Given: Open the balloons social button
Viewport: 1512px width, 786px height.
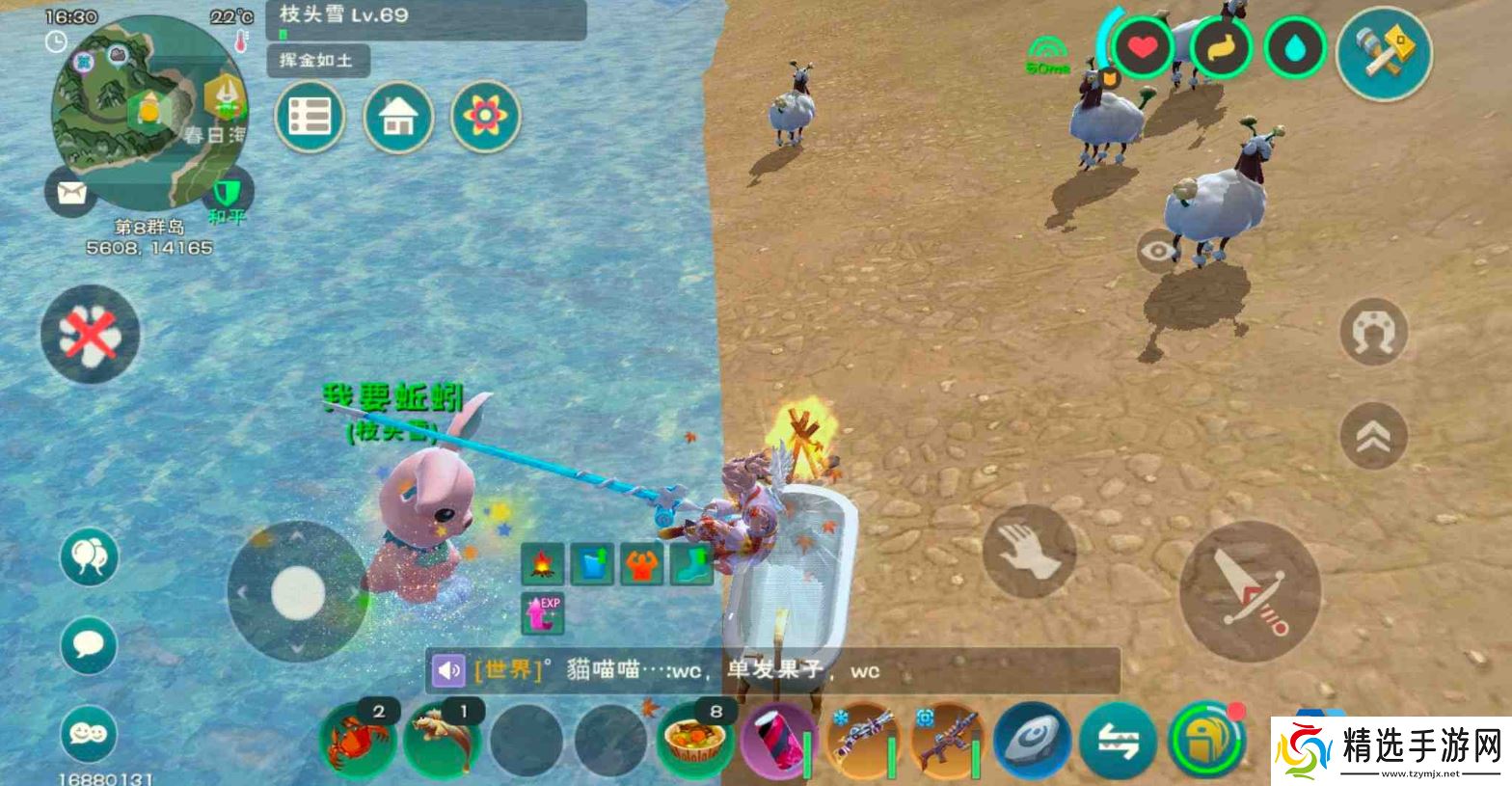Looking at the screenshot, I should click(89, 556).
